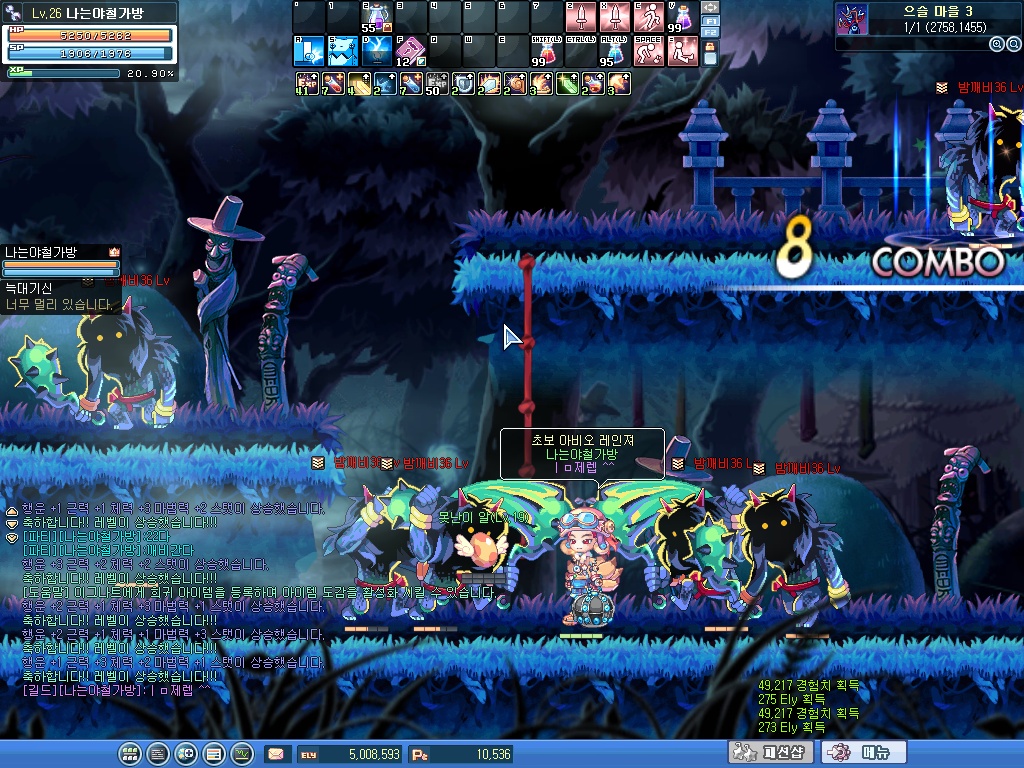This screenshot has height=768, width=1024.
Task: Select the 나는야철가방 party member frame
Action: tap(62, 262)
